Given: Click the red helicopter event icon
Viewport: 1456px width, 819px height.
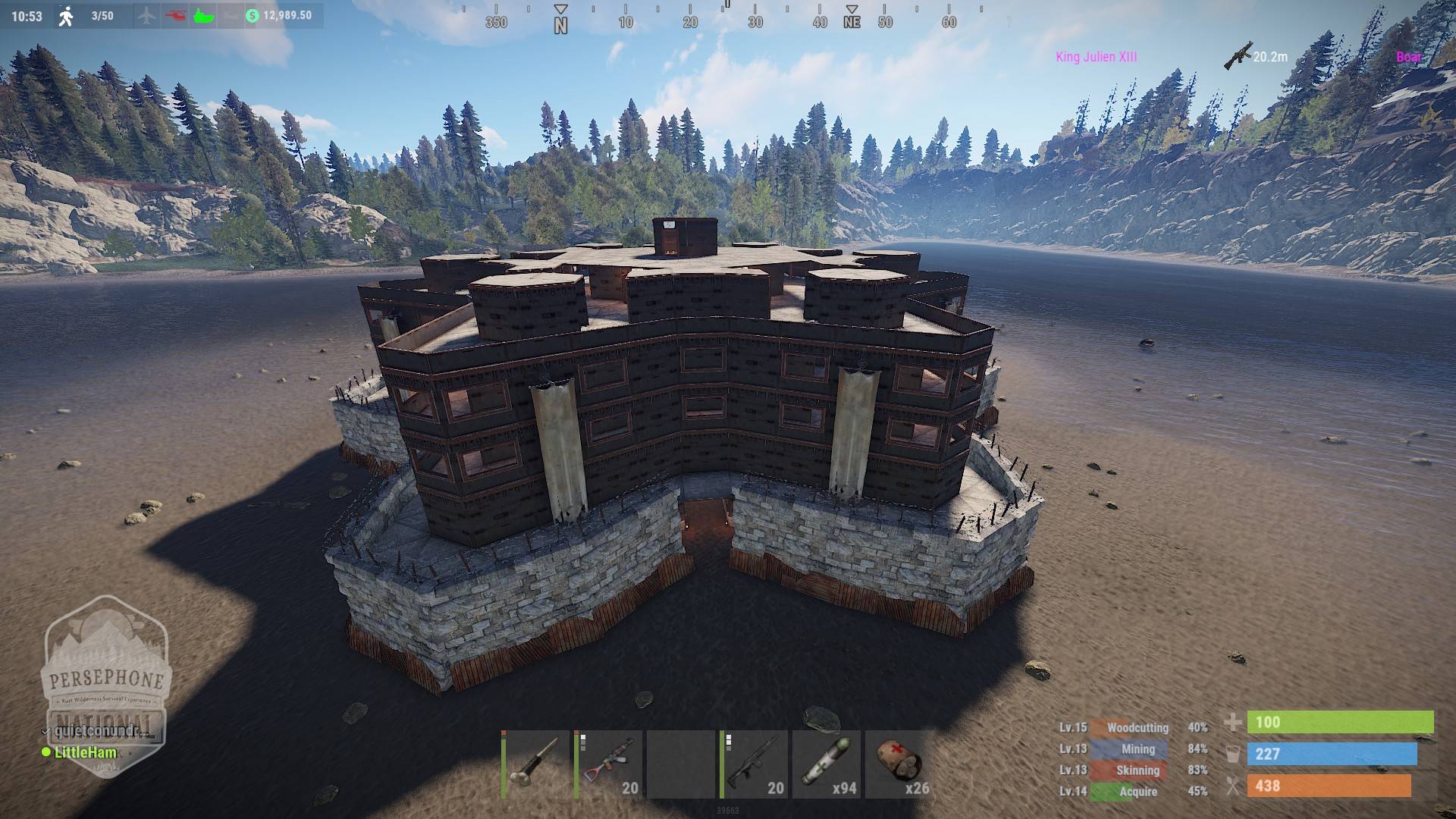Looking at the screenshot, I should pyautogui.click(x=175, y=15).
